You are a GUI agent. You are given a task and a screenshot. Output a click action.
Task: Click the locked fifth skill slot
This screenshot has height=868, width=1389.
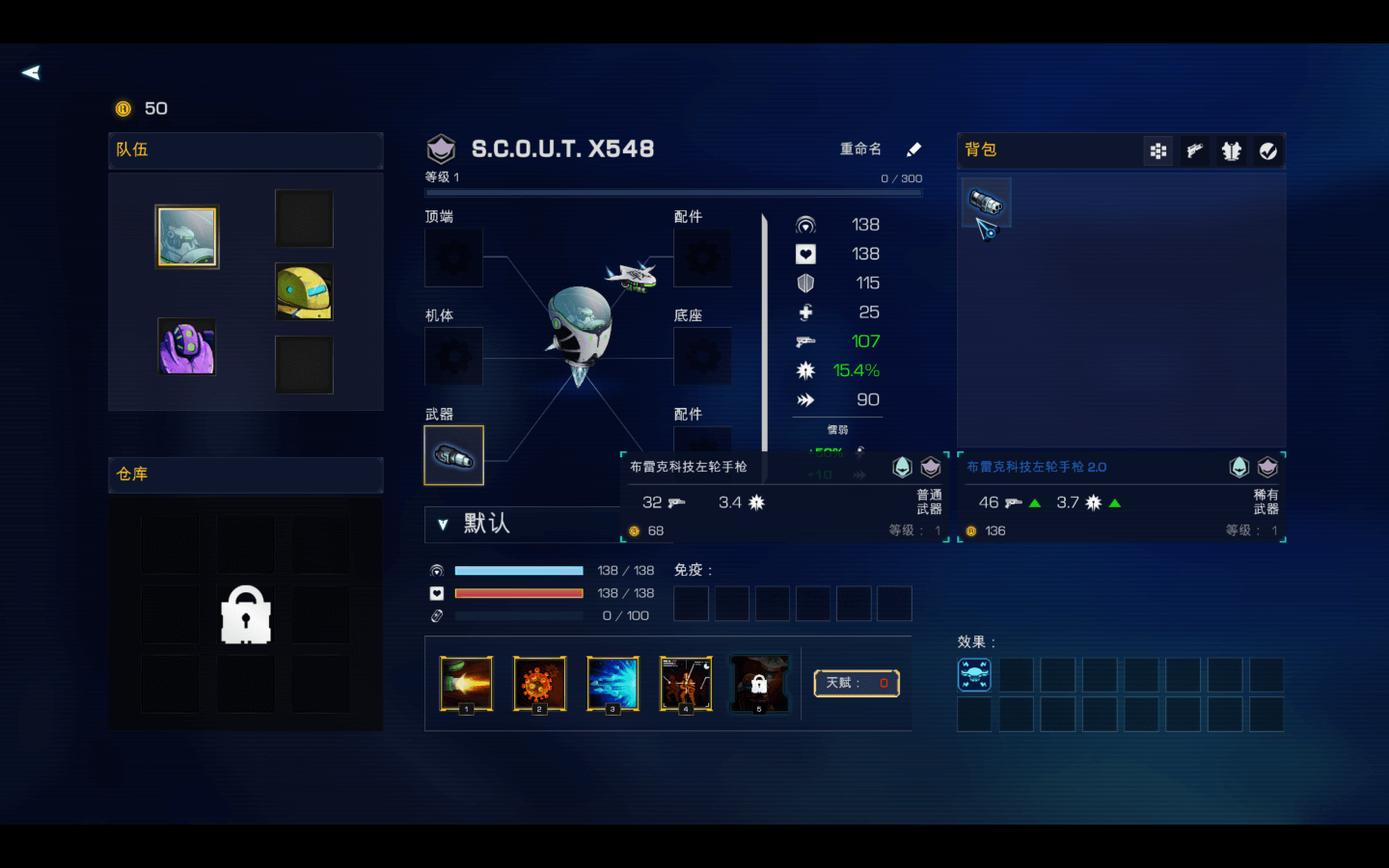pos(759,683)
